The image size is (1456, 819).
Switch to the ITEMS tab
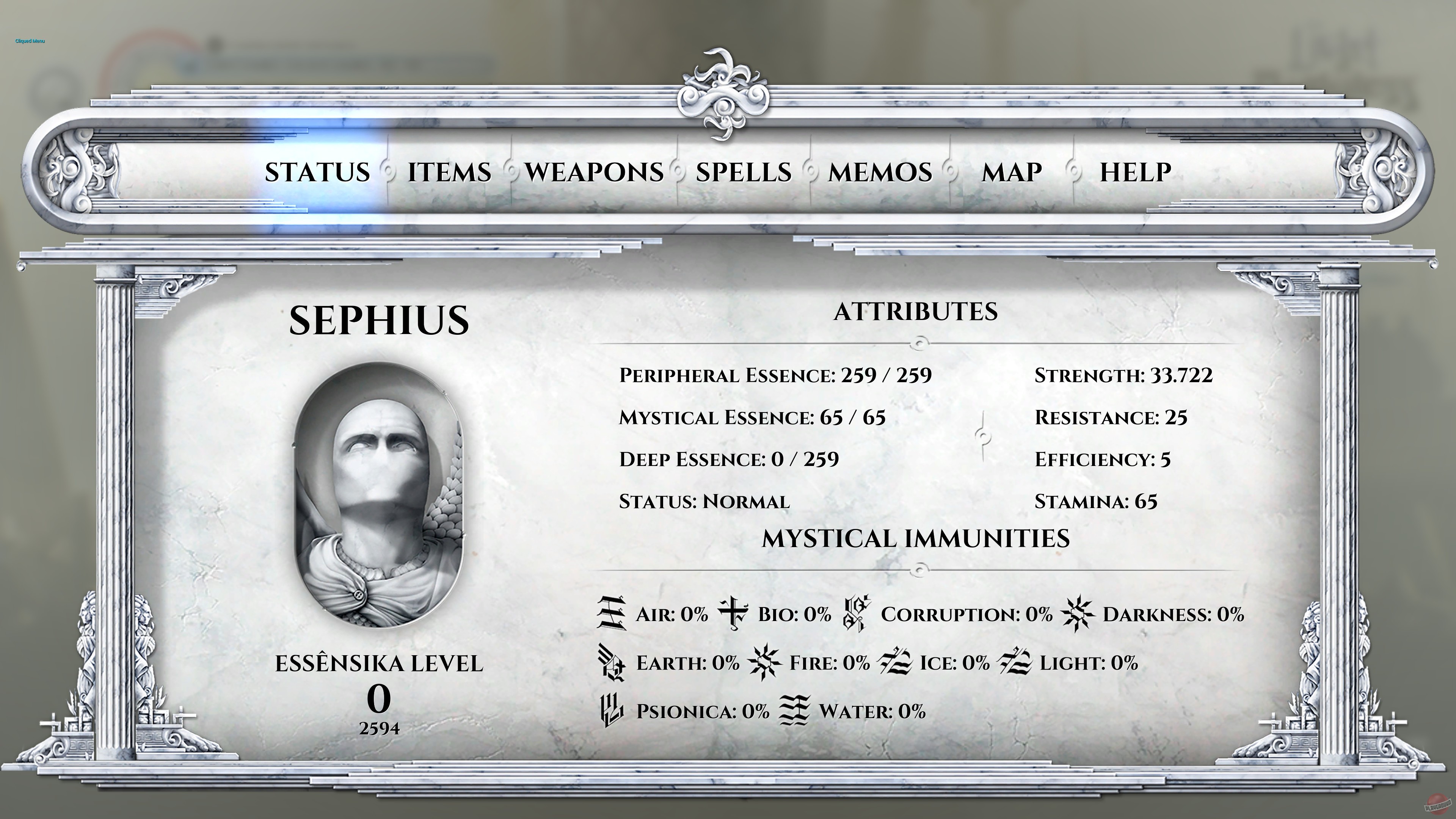(x=449, y=173)
